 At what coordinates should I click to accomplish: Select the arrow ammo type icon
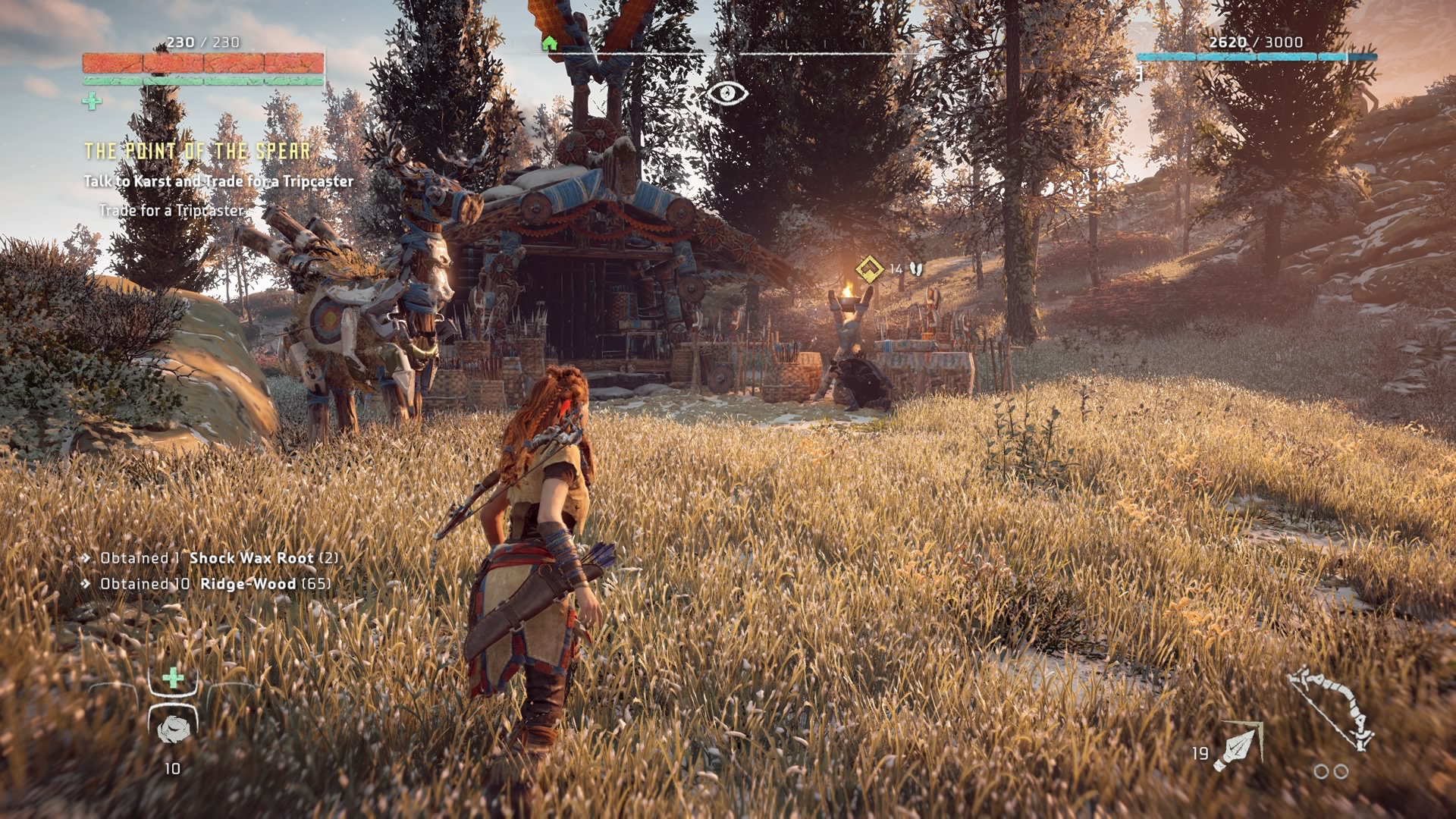point(1238,746)
